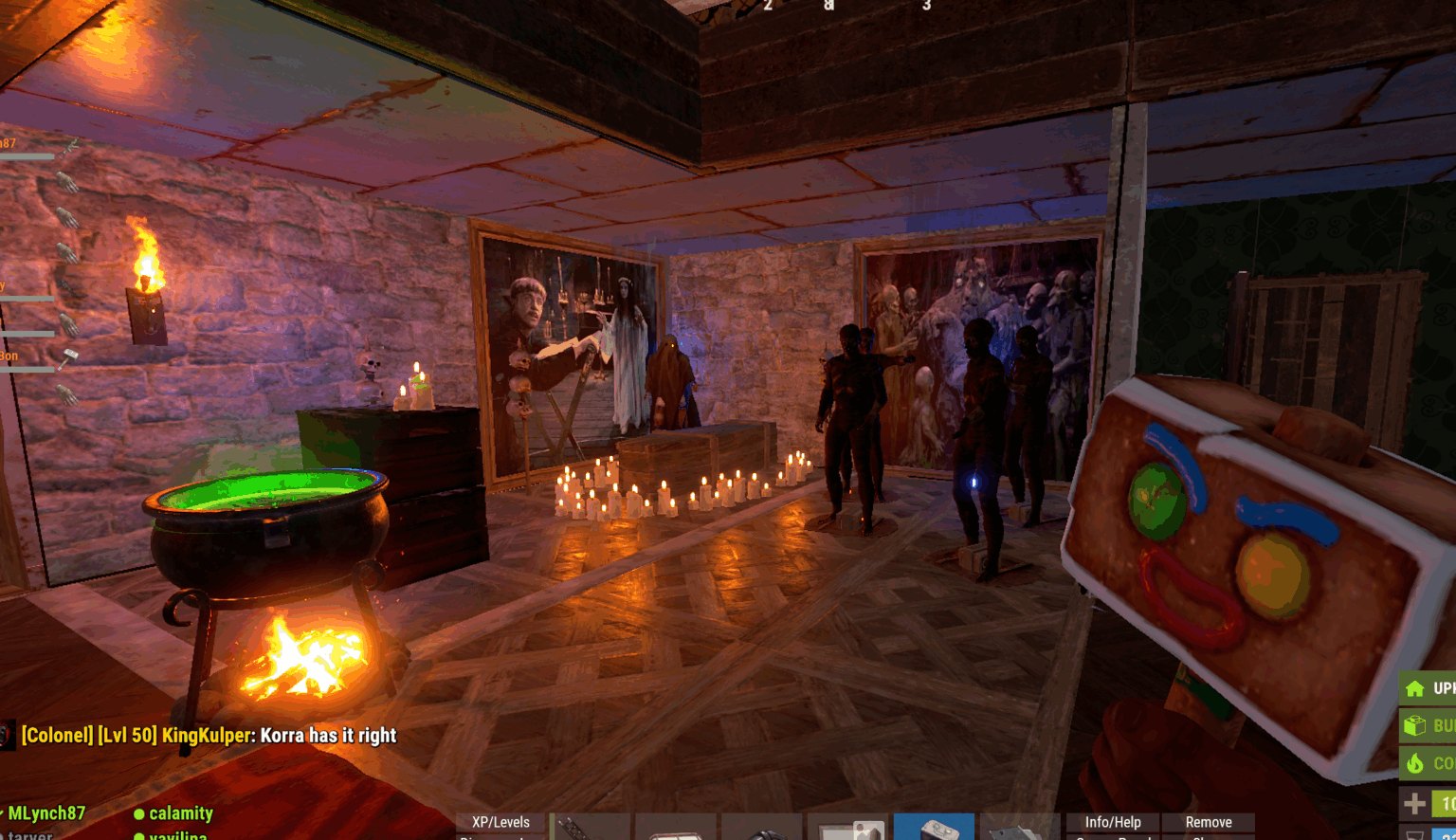This screenshot has height=840, width=1456.
Task: Toggle vavilina's status indicator
Action: click(x=139, y=836)
